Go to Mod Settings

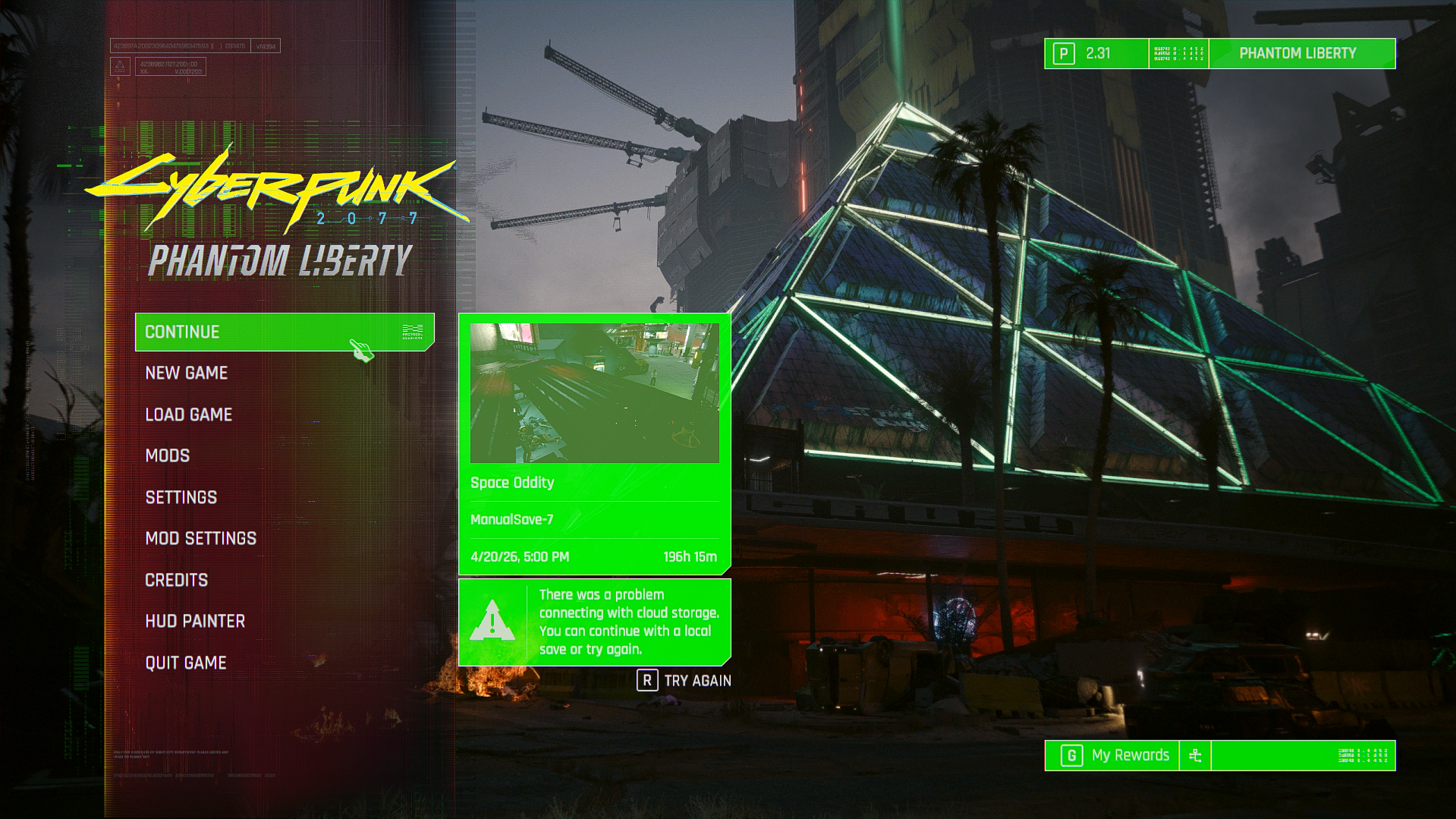[x=201, y=538]
